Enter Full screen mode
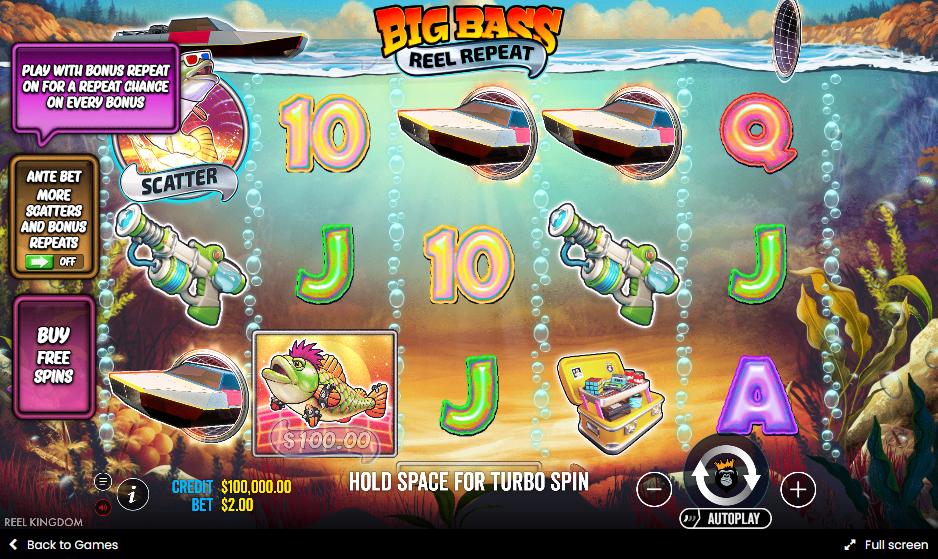 point(886,545)
